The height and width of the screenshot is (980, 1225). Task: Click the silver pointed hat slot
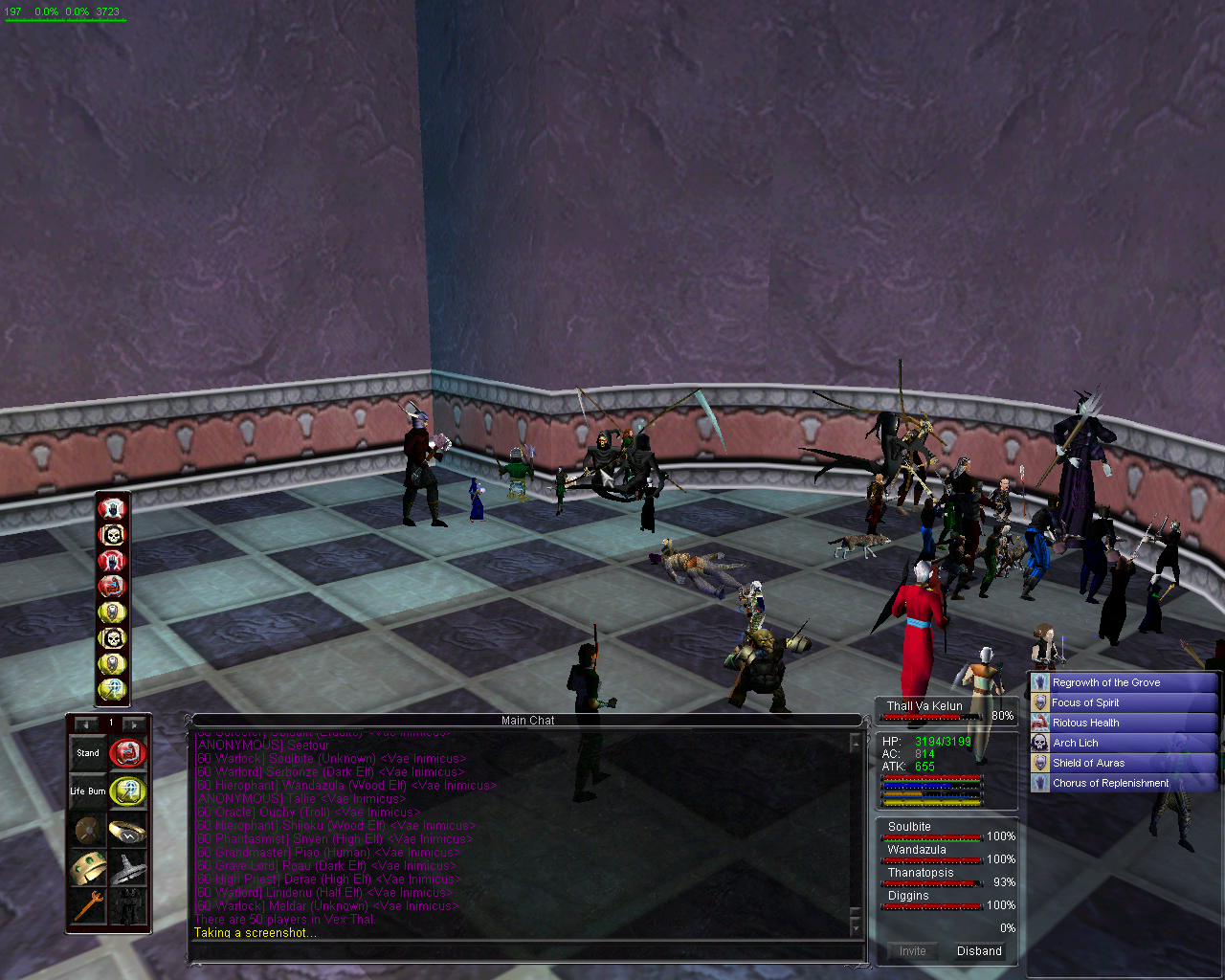click(127, 868)
